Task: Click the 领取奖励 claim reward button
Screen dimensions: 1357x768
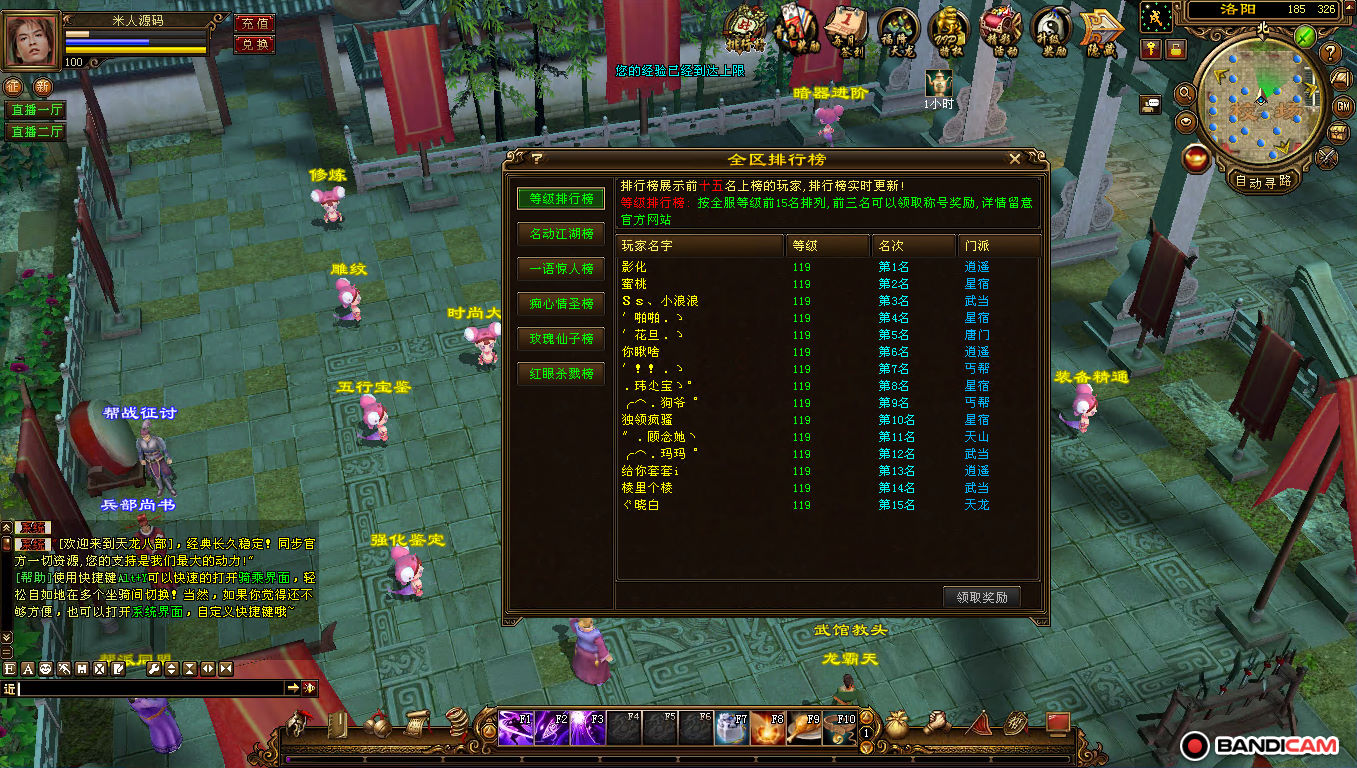Action: [x=981, y=597]
